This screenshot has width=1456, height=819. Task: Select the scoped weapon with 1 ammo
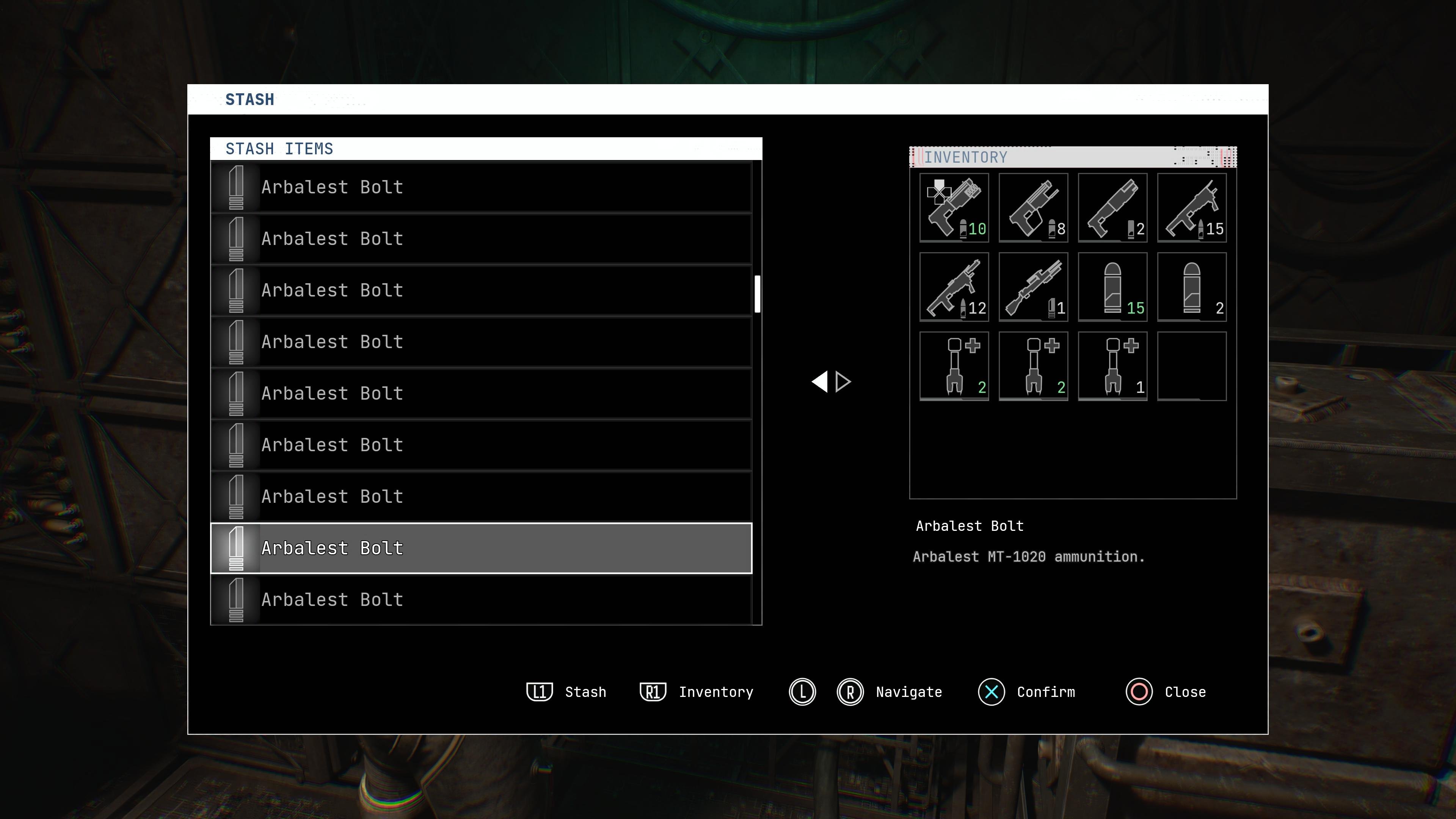pos(1033,287)
